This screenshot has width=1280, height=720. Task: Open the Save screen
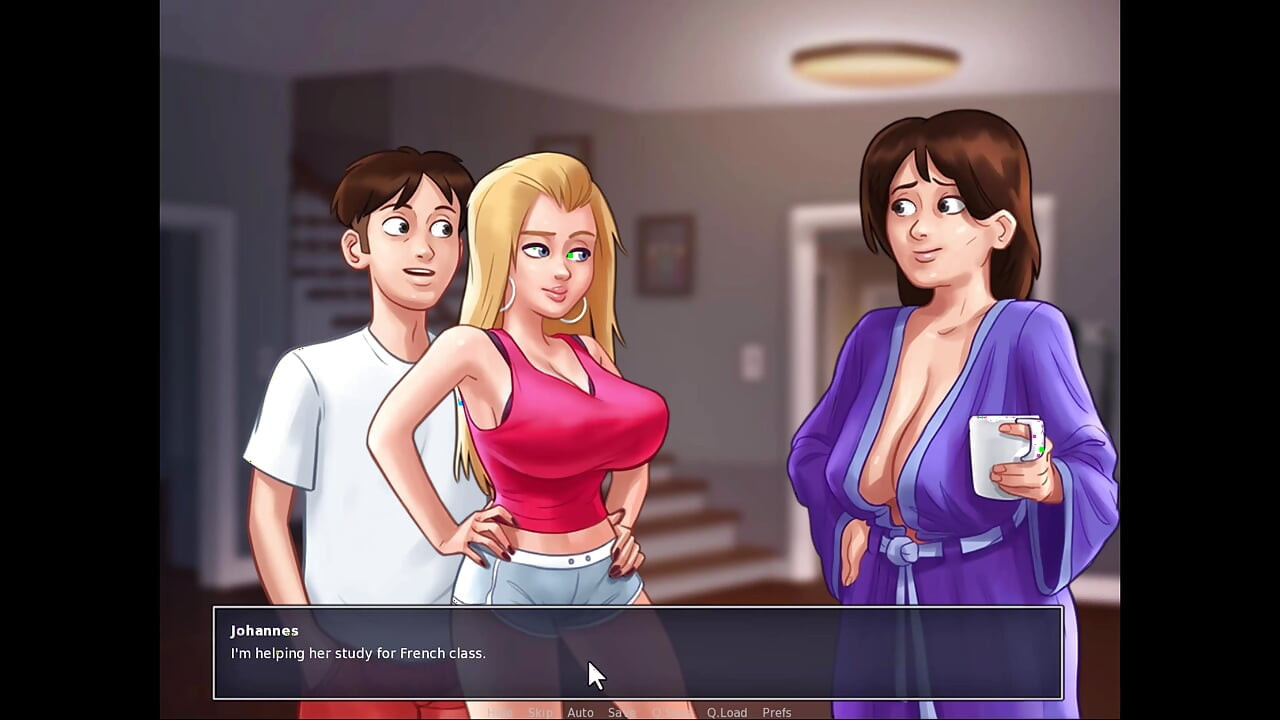click(x=622, y=712)
